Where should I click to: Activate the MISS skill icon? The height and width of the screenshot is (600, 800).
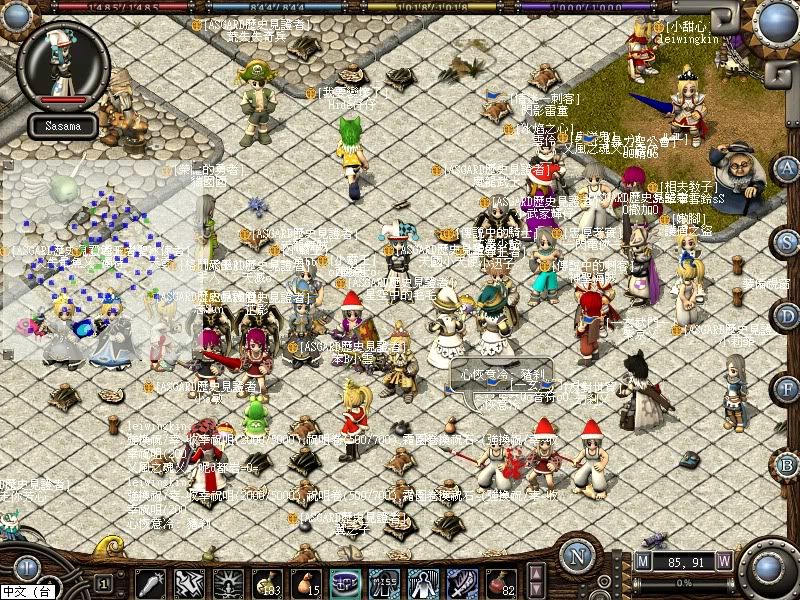(x=384, y=582)
